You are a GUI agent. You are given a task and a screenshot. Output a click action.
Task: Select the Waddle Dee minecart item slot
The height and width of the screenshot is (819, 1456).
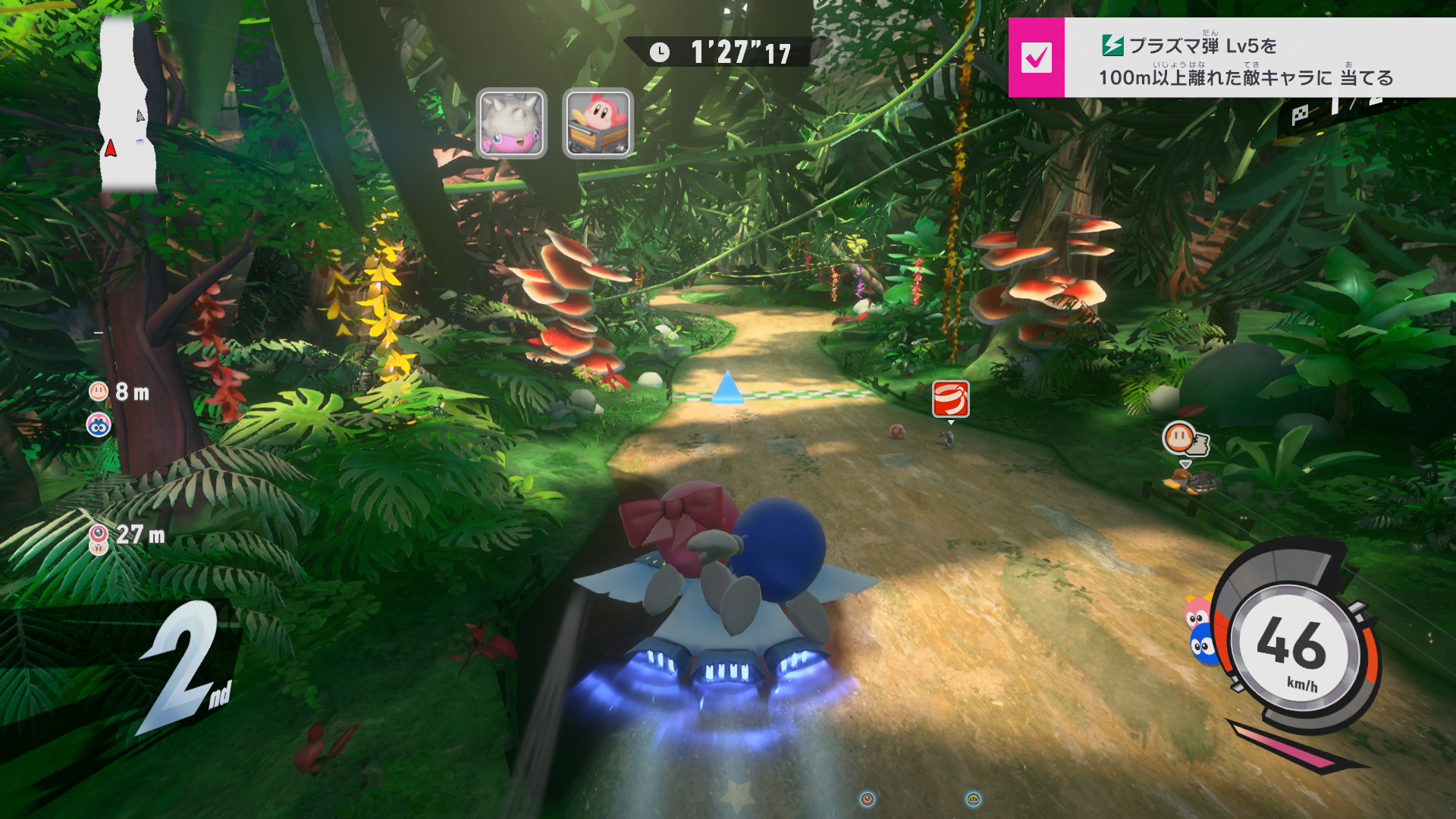(598, 123)
